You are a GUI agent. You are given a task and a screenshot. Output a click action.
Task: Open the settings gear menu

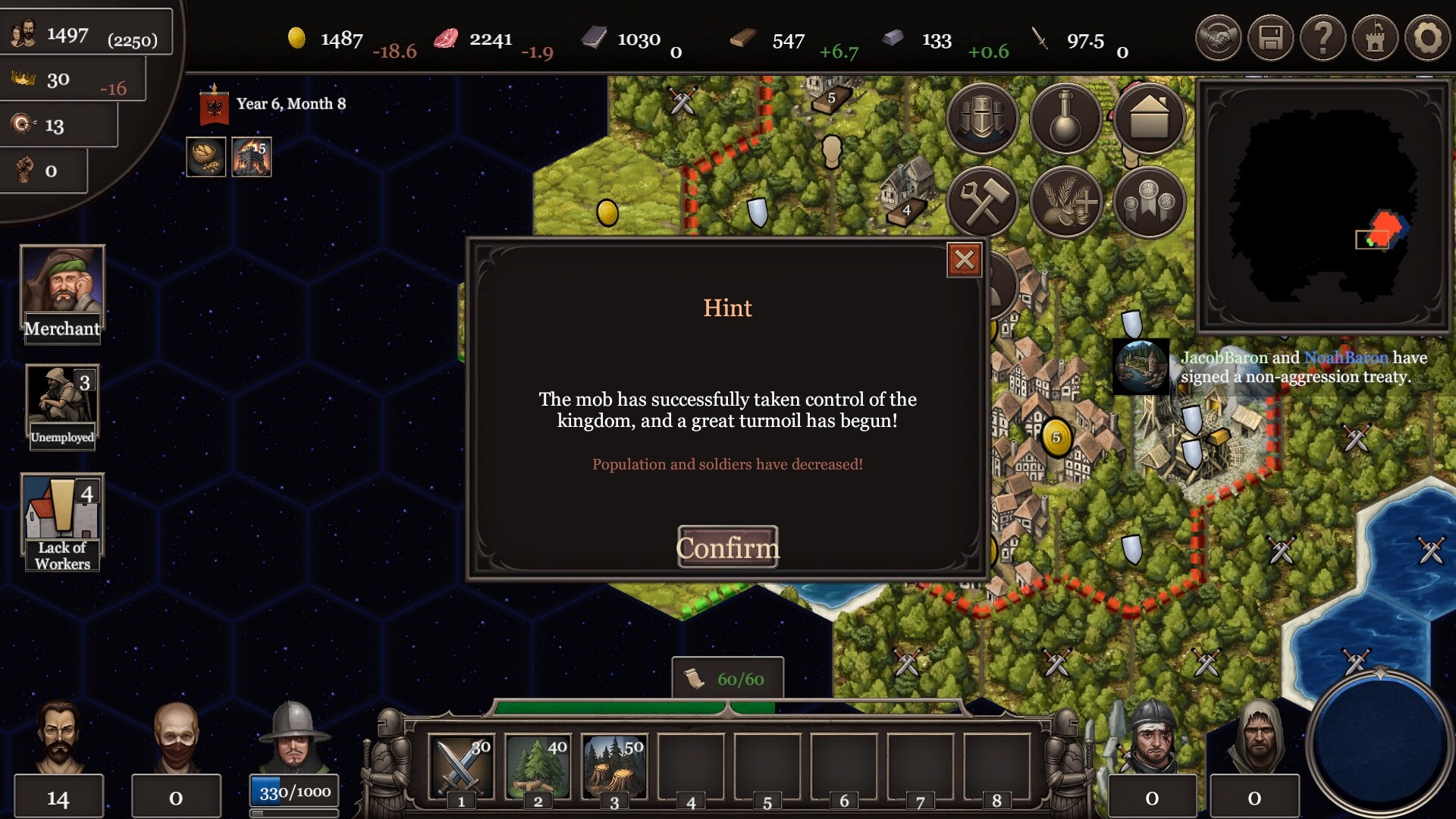(1426, 38)
